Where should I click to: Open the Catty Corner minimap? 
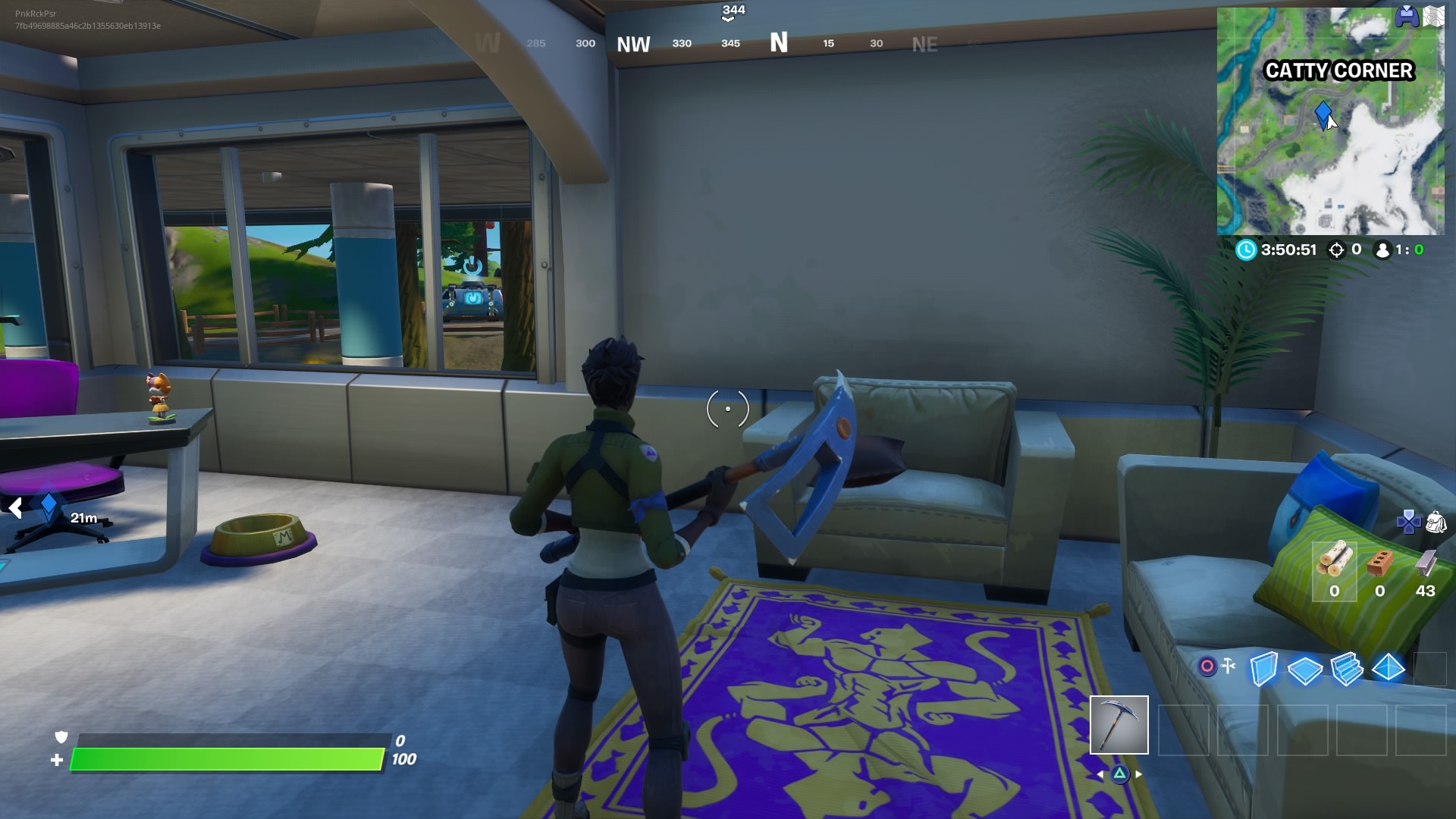click(1330, 121)
